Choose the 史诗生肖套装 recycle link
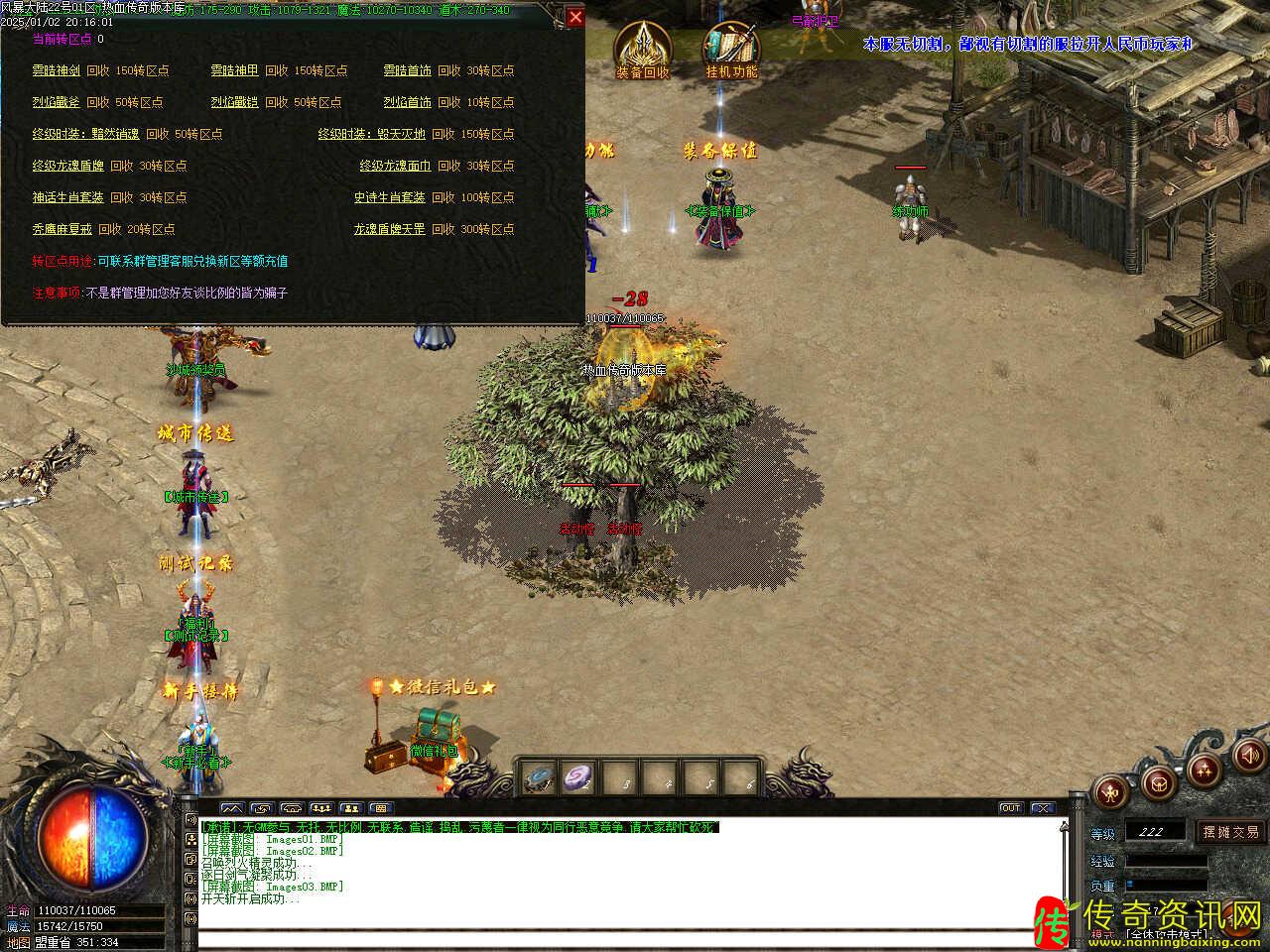Image resolution: width=1270 pixels, height=952 pixels. [x=389, y=198]
